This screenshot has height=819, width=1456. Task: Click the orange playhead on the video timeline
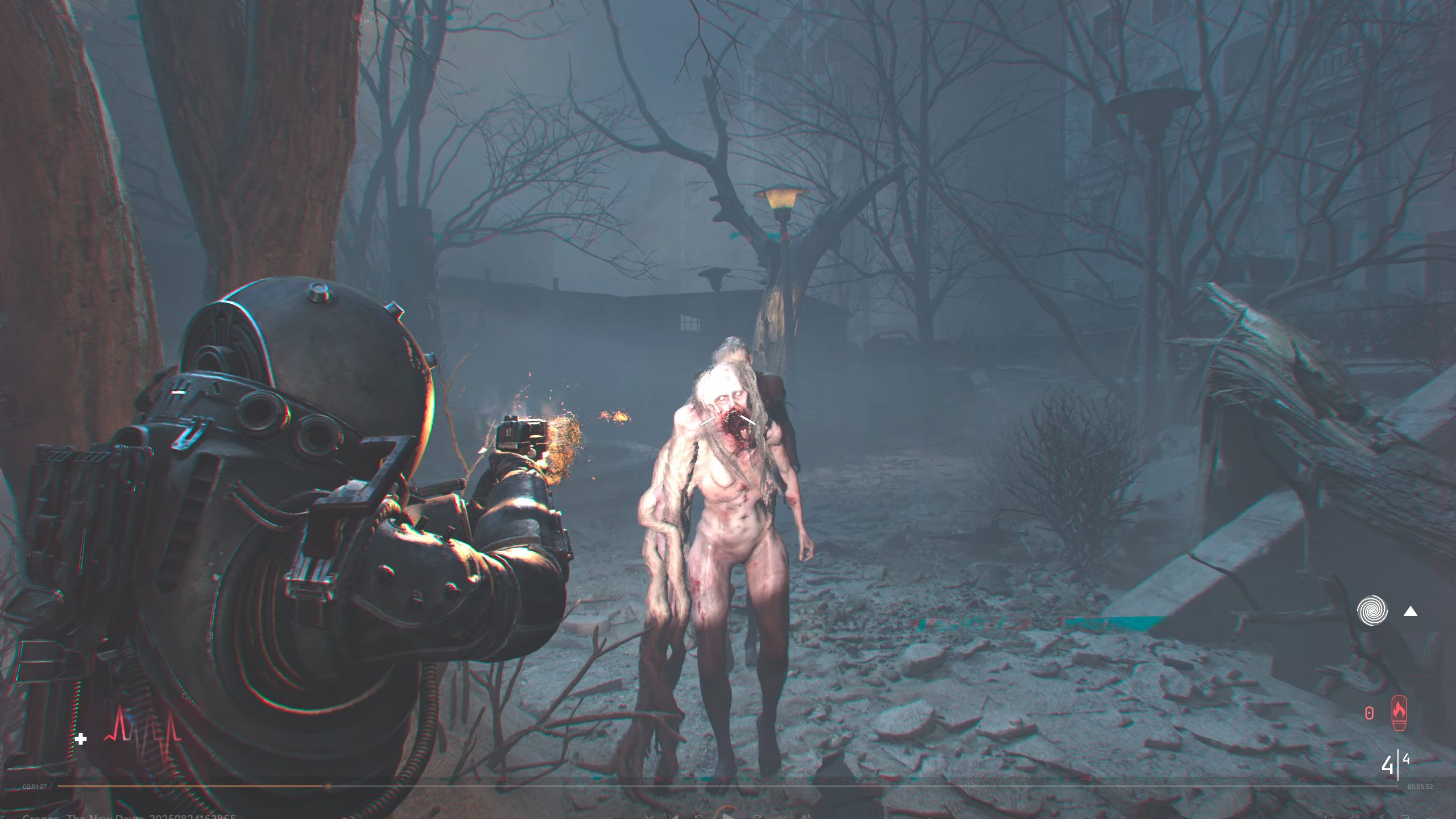click(x=328, y=786)
